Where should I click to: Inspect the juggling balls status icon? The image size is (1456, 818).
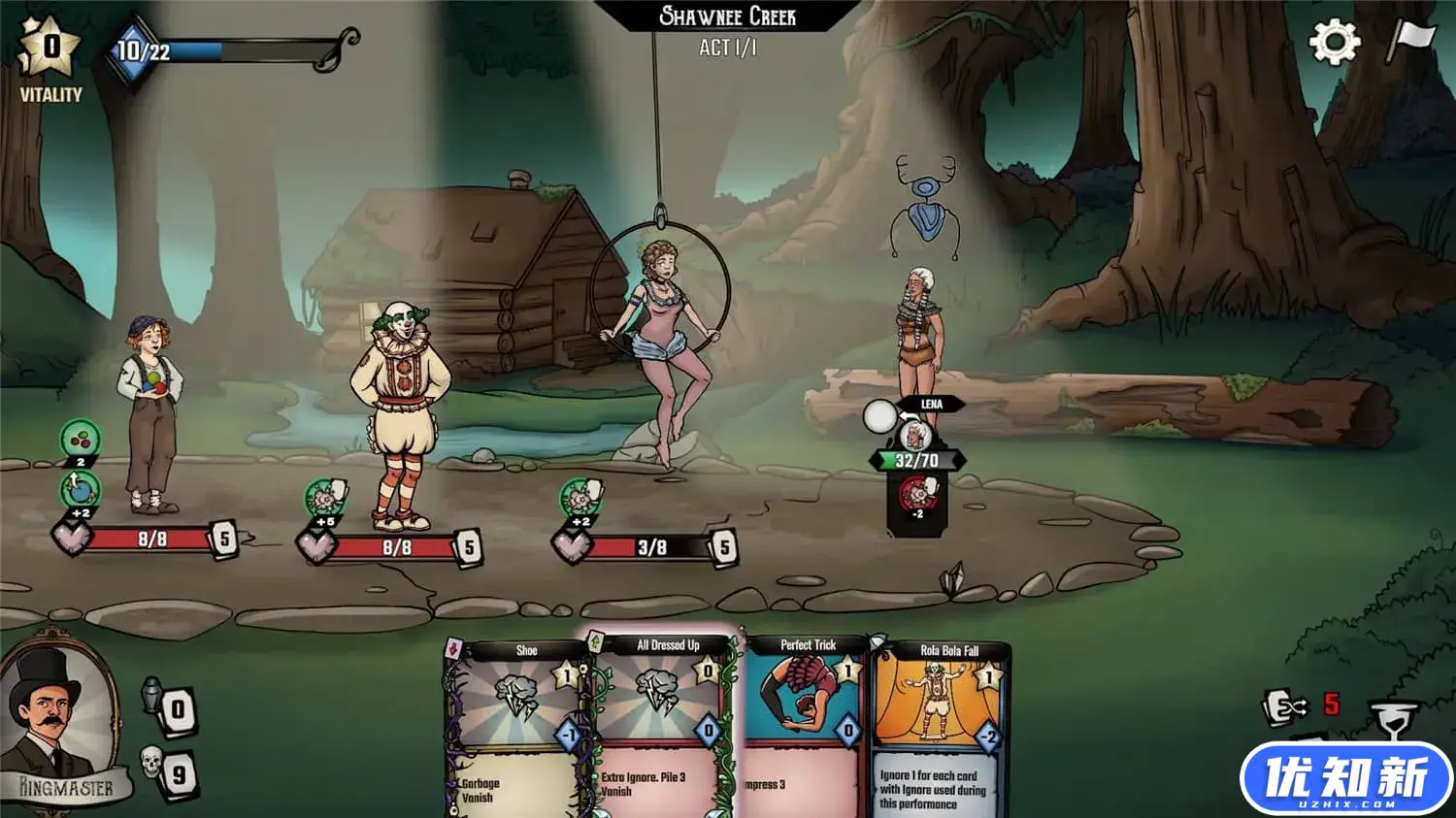point(80,440)
